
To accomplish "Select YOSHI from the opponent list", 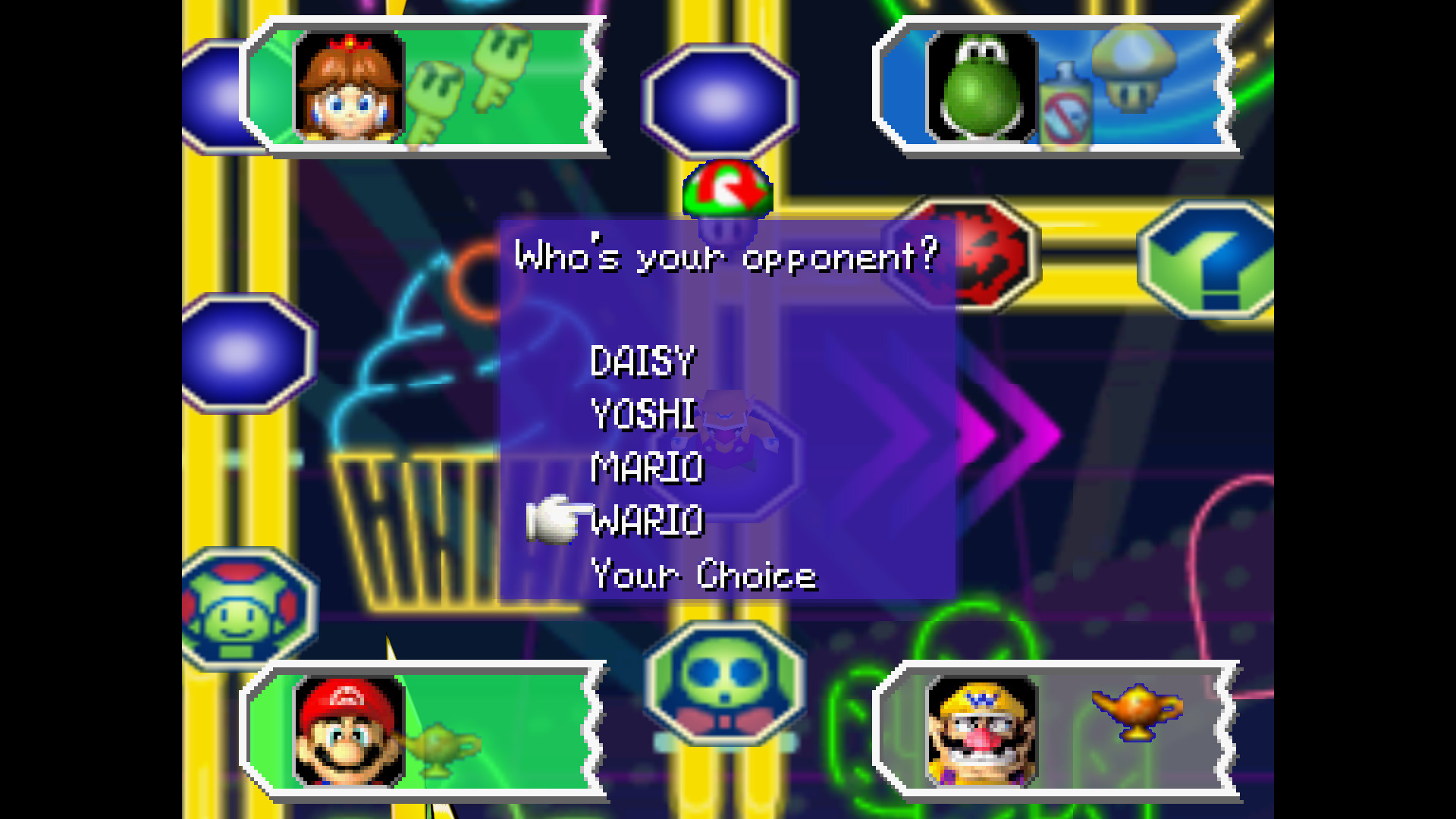I will pos(643,415).
